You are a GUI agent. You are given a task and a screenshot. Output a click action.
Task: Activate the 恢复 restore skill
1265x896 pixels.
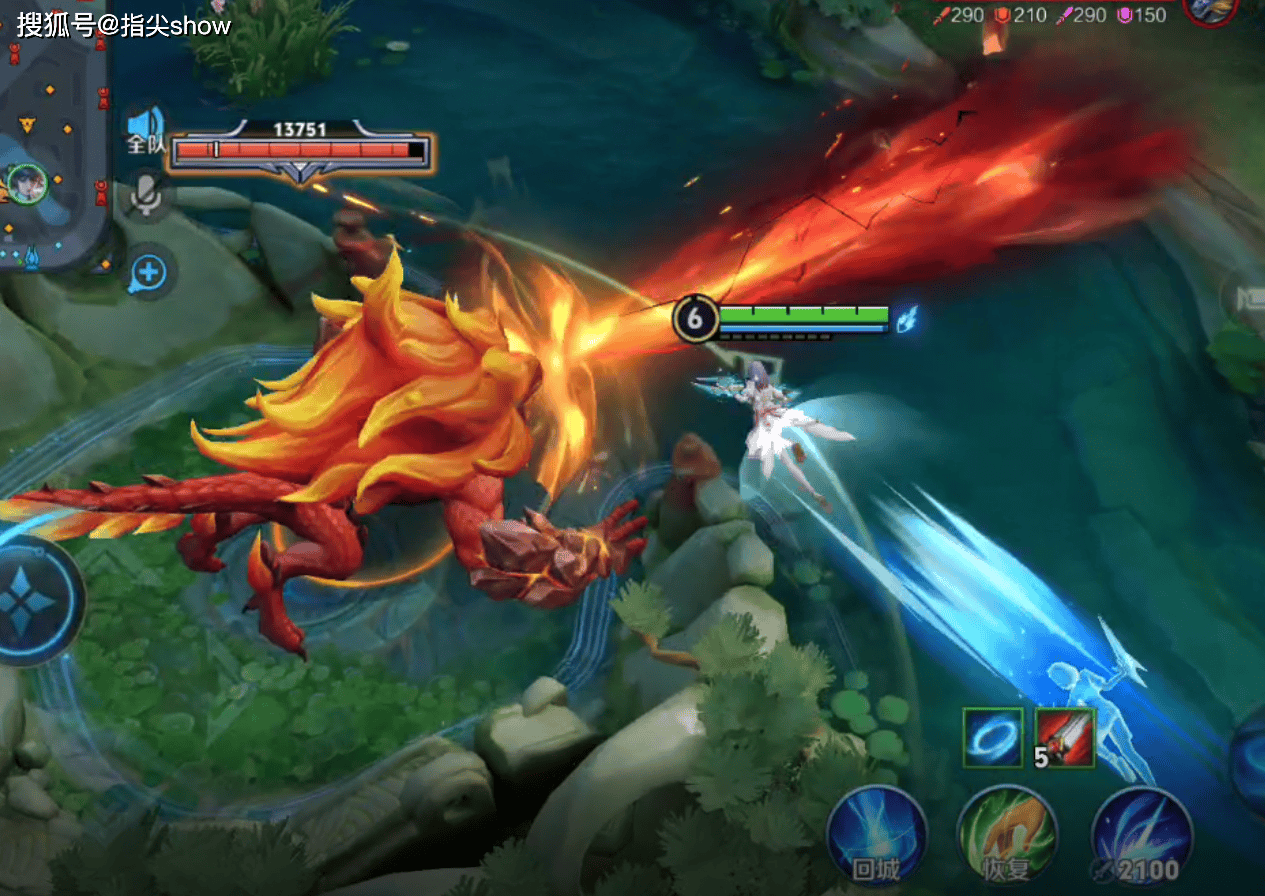click(x=1007, y=836)
